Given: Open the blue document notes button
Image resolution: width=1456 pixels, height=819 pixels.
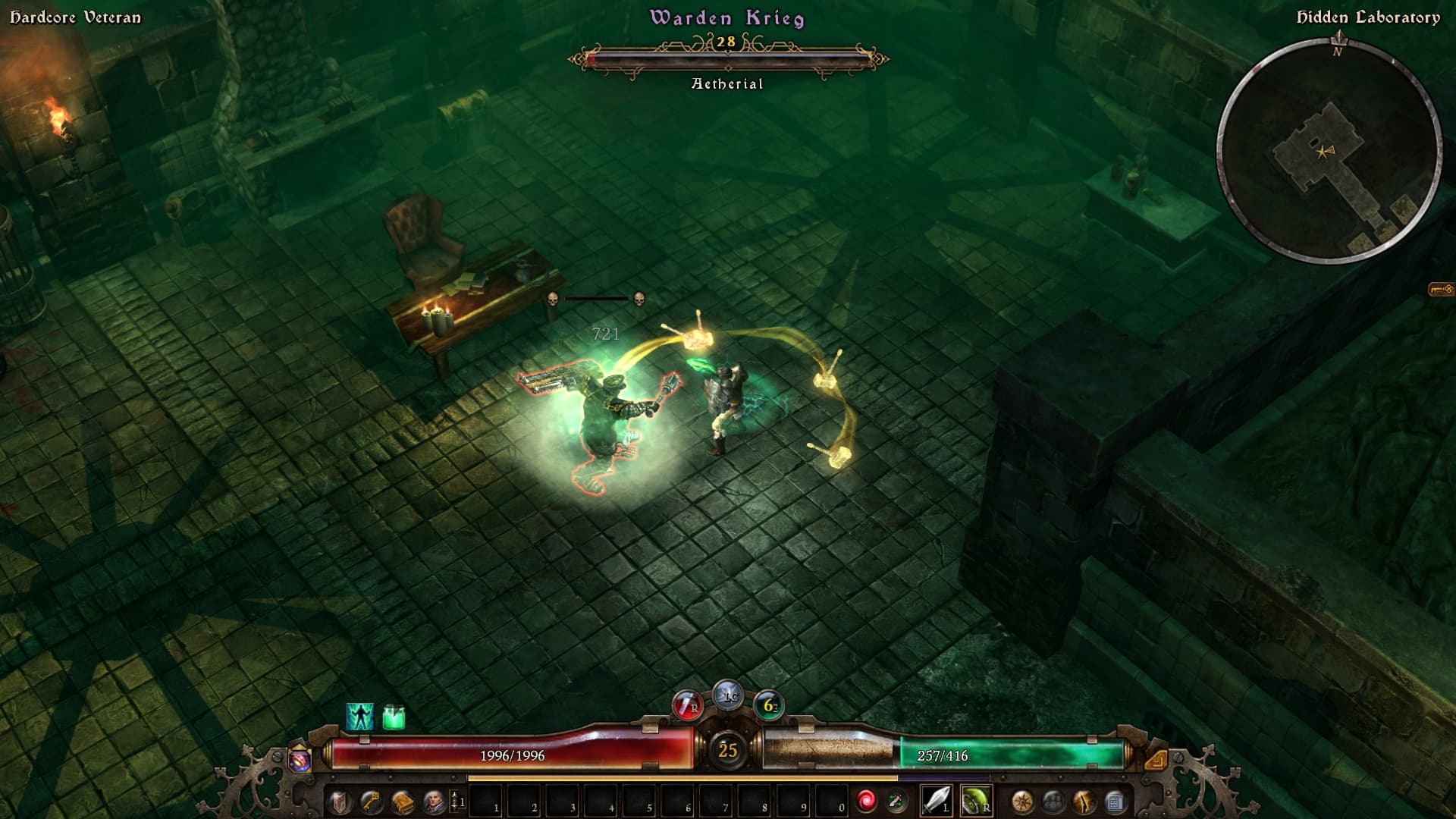Looking at the screenshot, I should pyautogui.click(x=1115, y=802).
